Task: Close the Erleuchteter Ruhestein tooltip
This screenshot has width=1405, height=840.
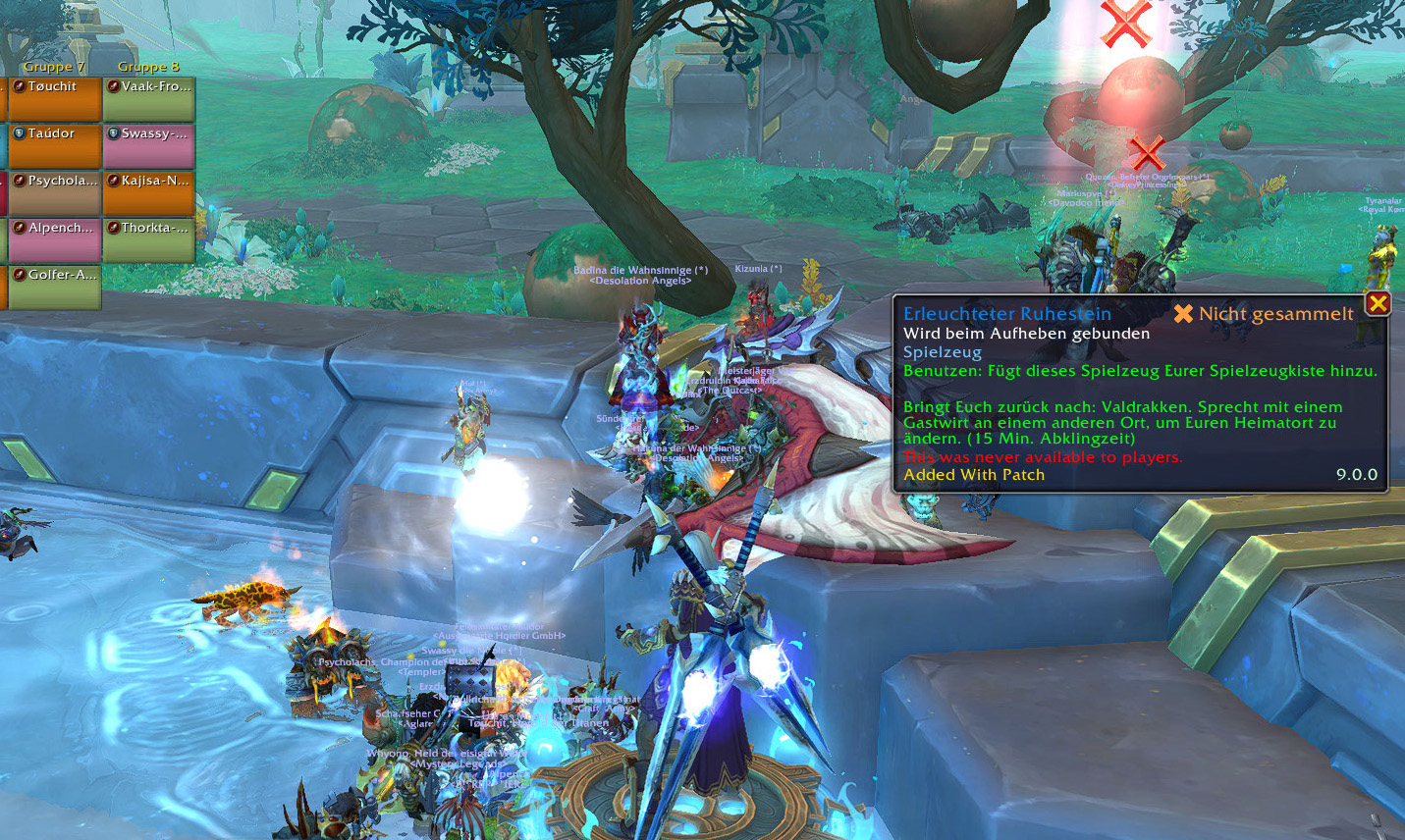Action: tap(1378, 303)
